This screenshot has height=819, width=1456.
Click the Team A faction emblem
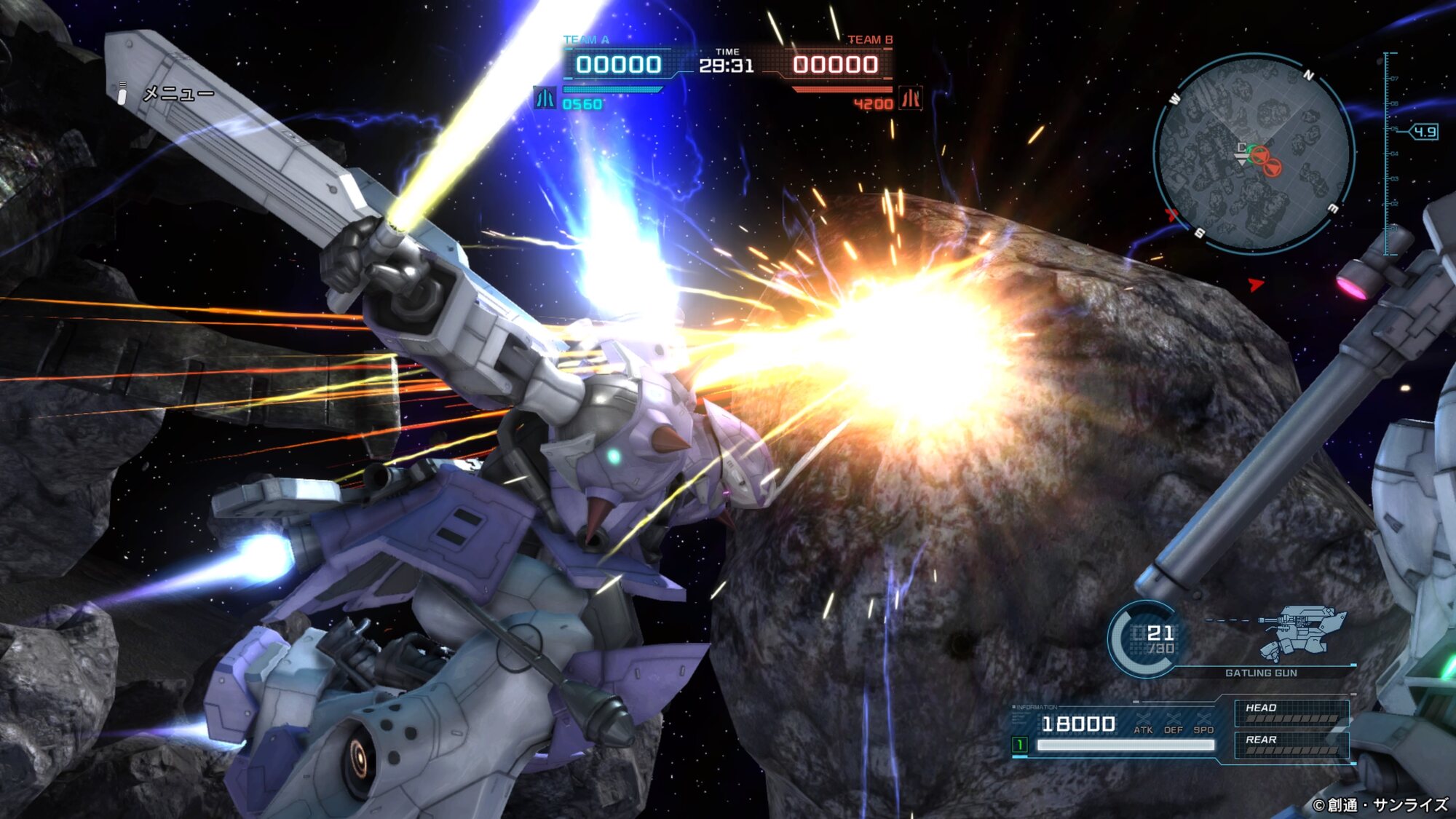[x=545, y=98]
